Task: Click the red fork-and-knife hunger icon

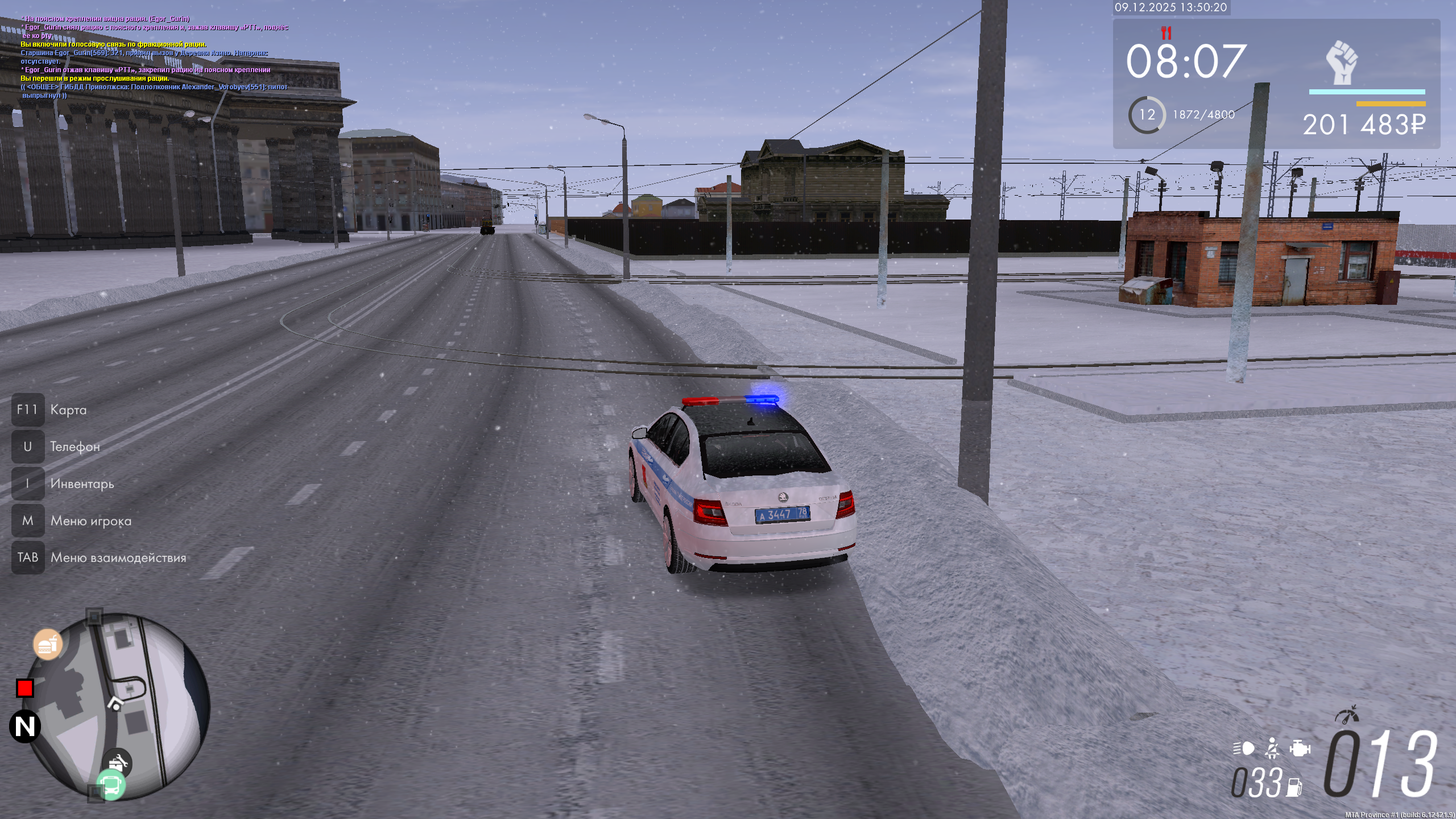Action: click(x=1166, y=32)
